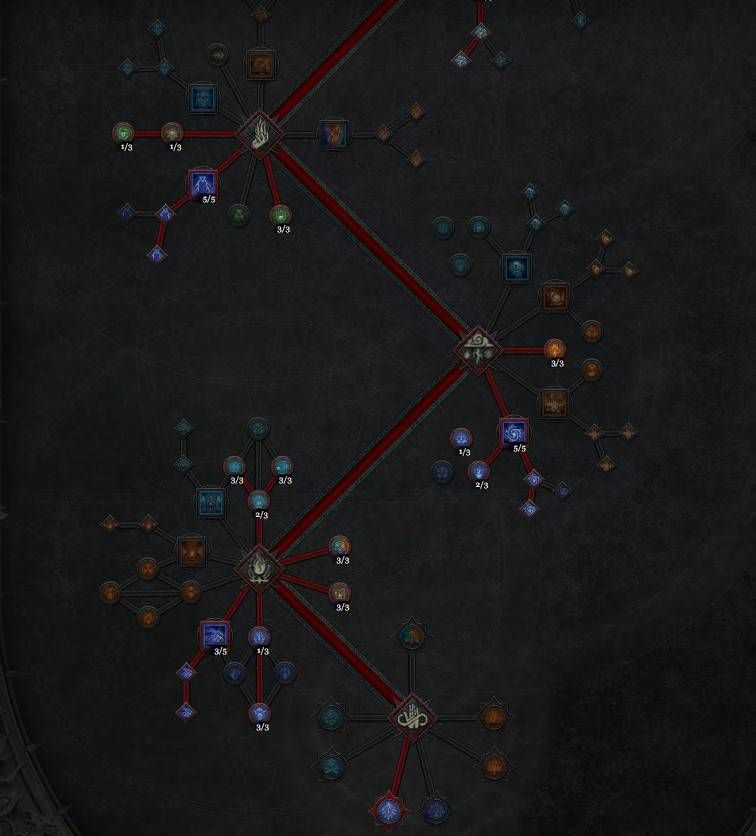Select the flame cluster hub node

(259, 567)
